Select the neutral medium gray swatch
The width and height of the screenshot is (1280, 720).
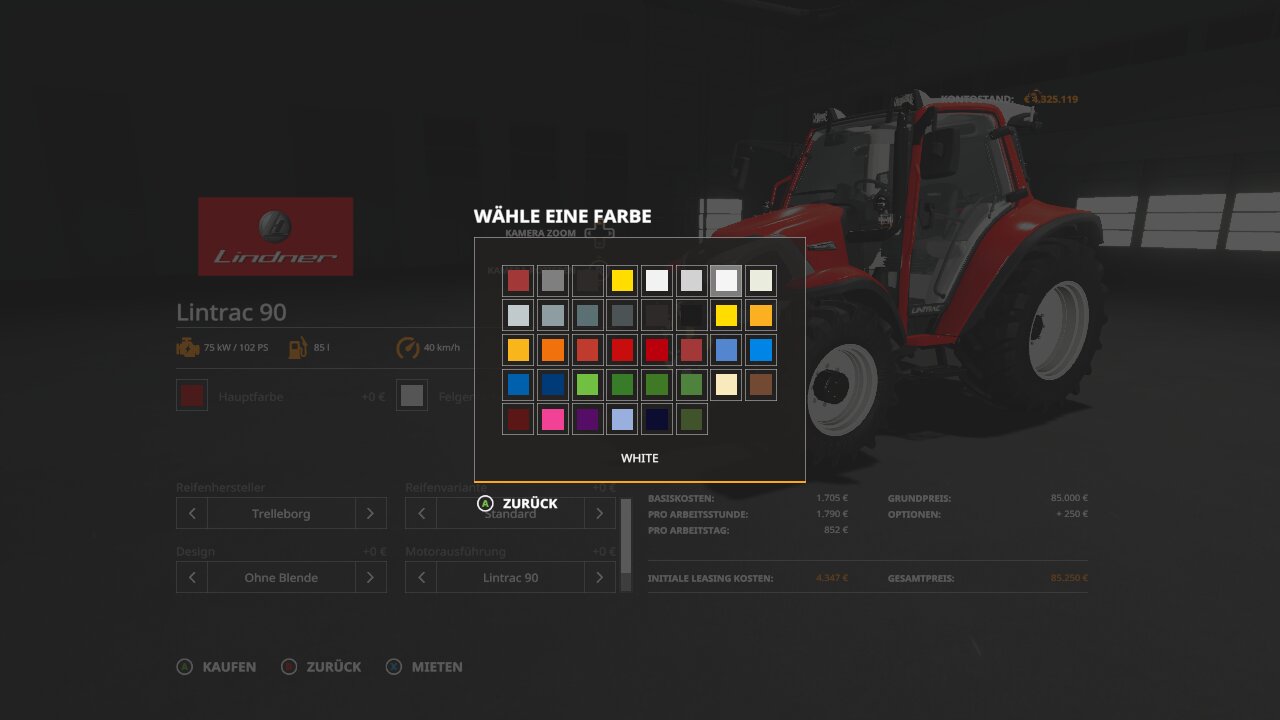(553, 281)
